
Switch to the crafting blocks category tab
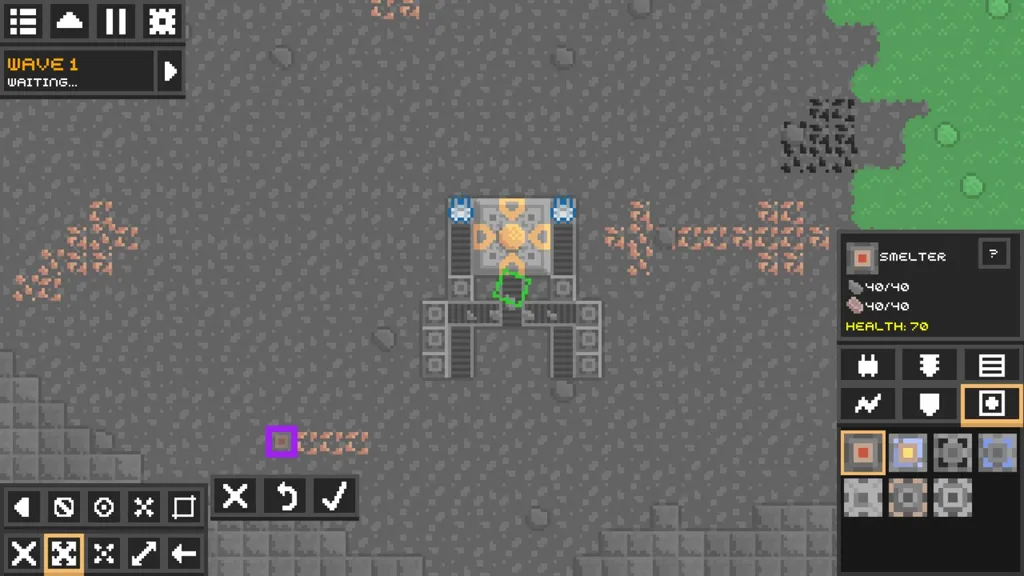coord(991,403)
